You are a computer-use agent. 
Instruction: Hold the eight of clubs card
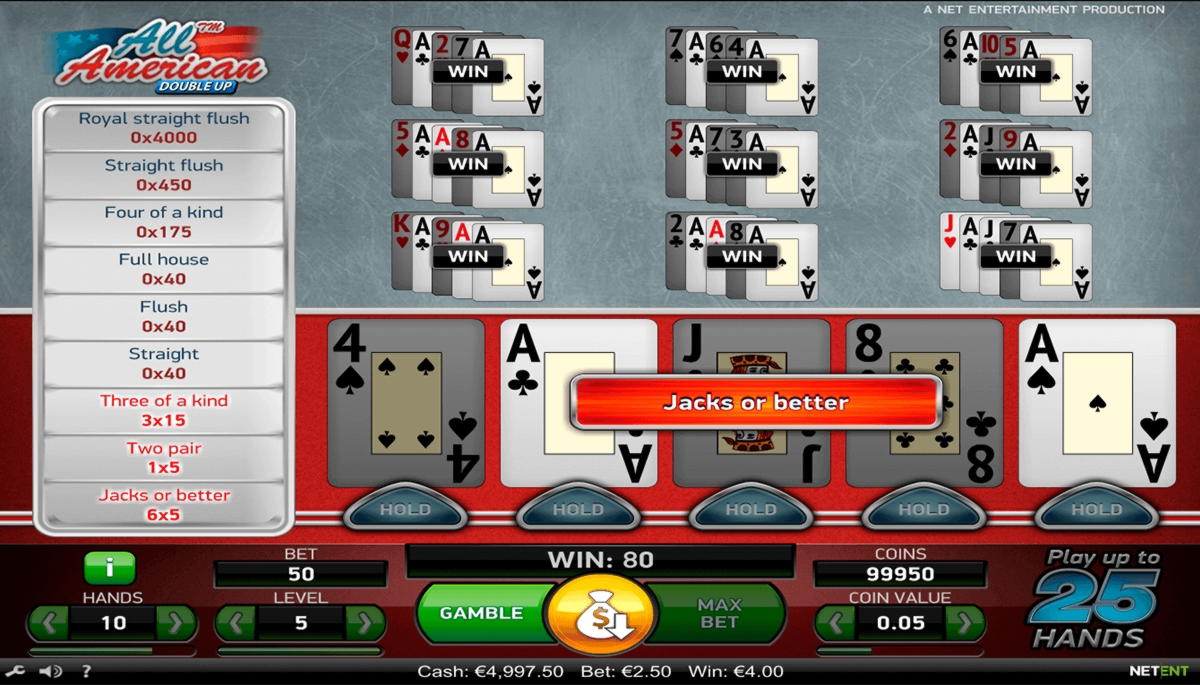(x=924, y=510)
